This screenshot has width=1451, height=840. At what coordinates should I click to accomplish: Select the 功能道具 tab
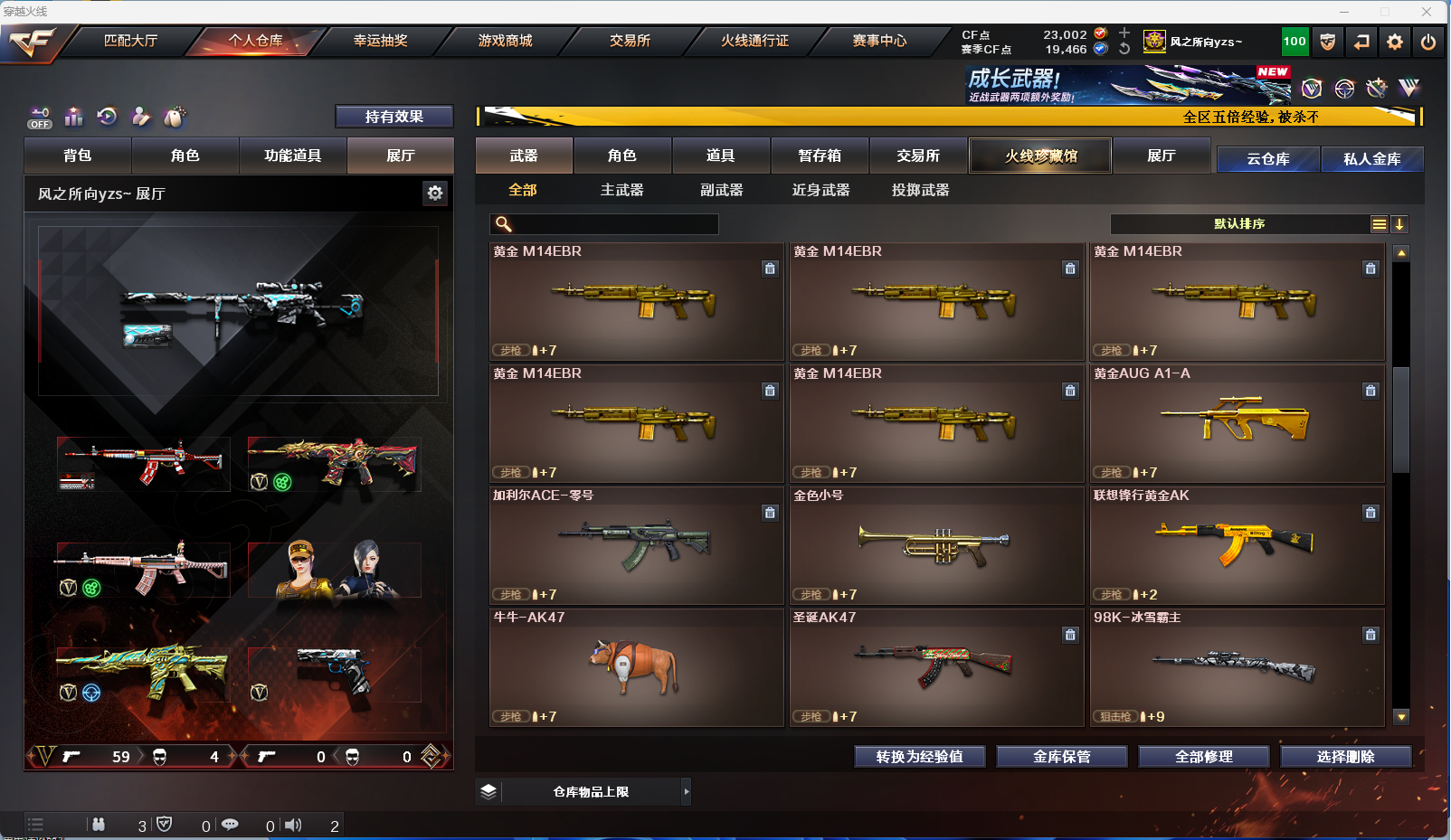(292, 156)
